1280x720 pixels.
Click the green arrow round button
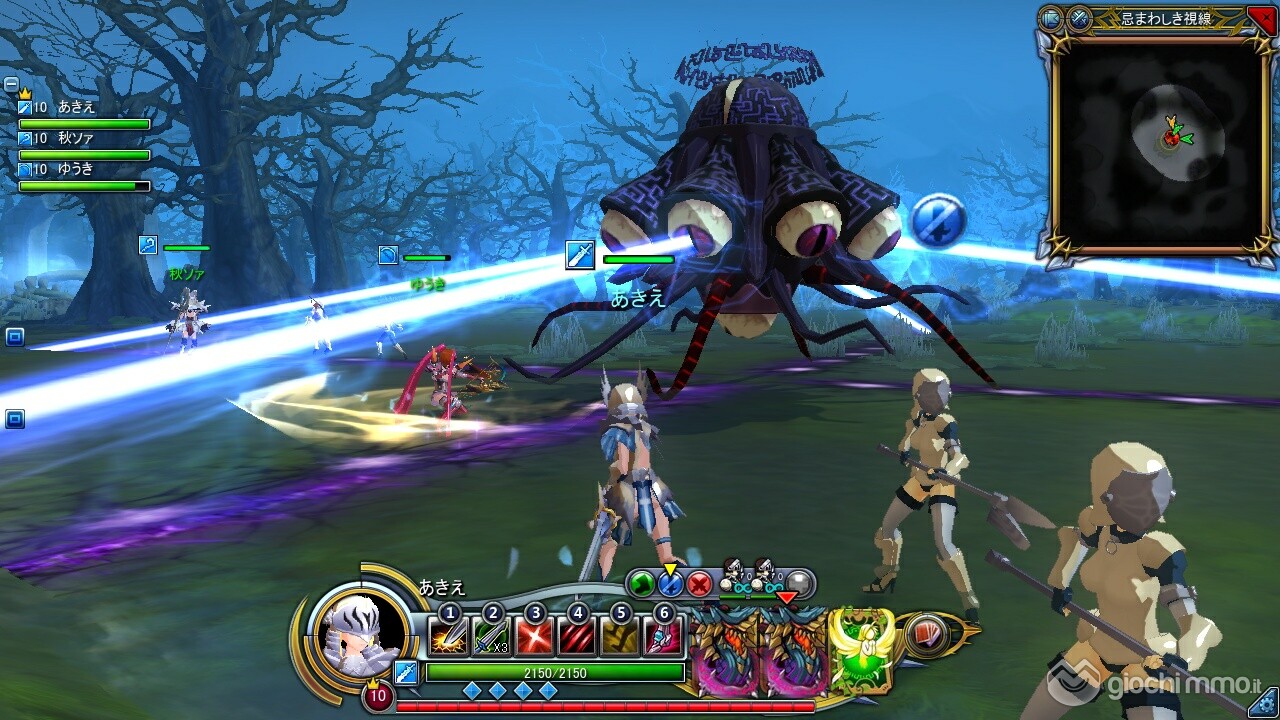click(x=642, y=583)
